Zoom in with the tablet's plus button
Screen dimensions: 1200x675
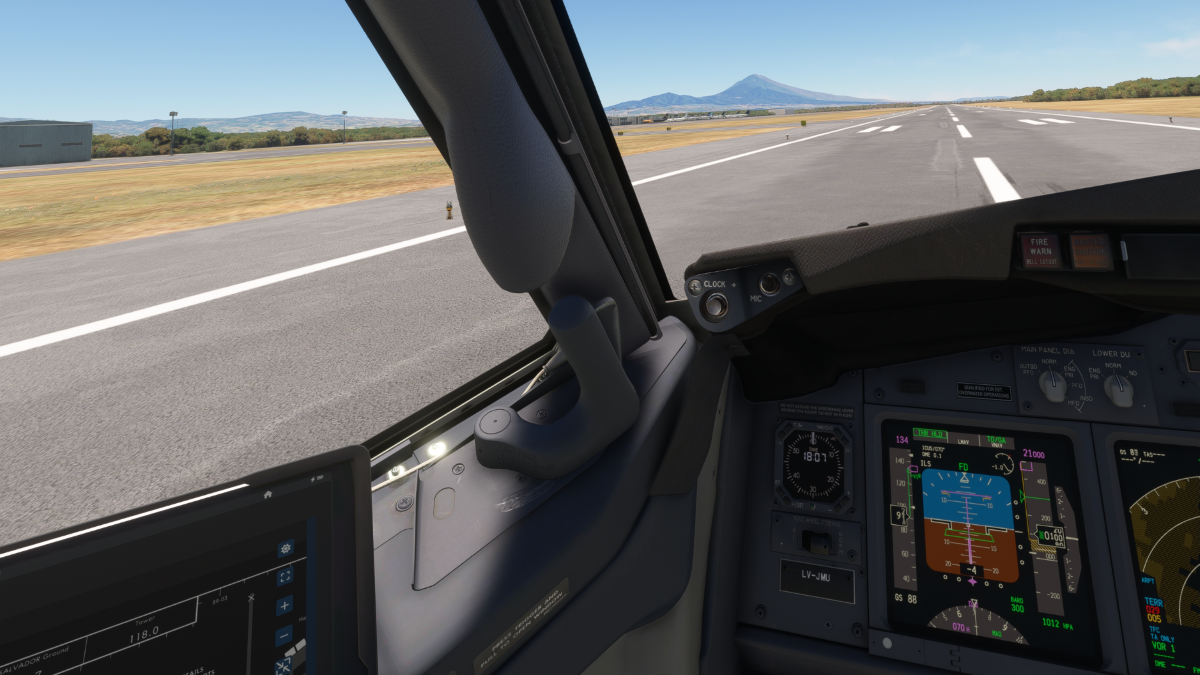point(284,605)
